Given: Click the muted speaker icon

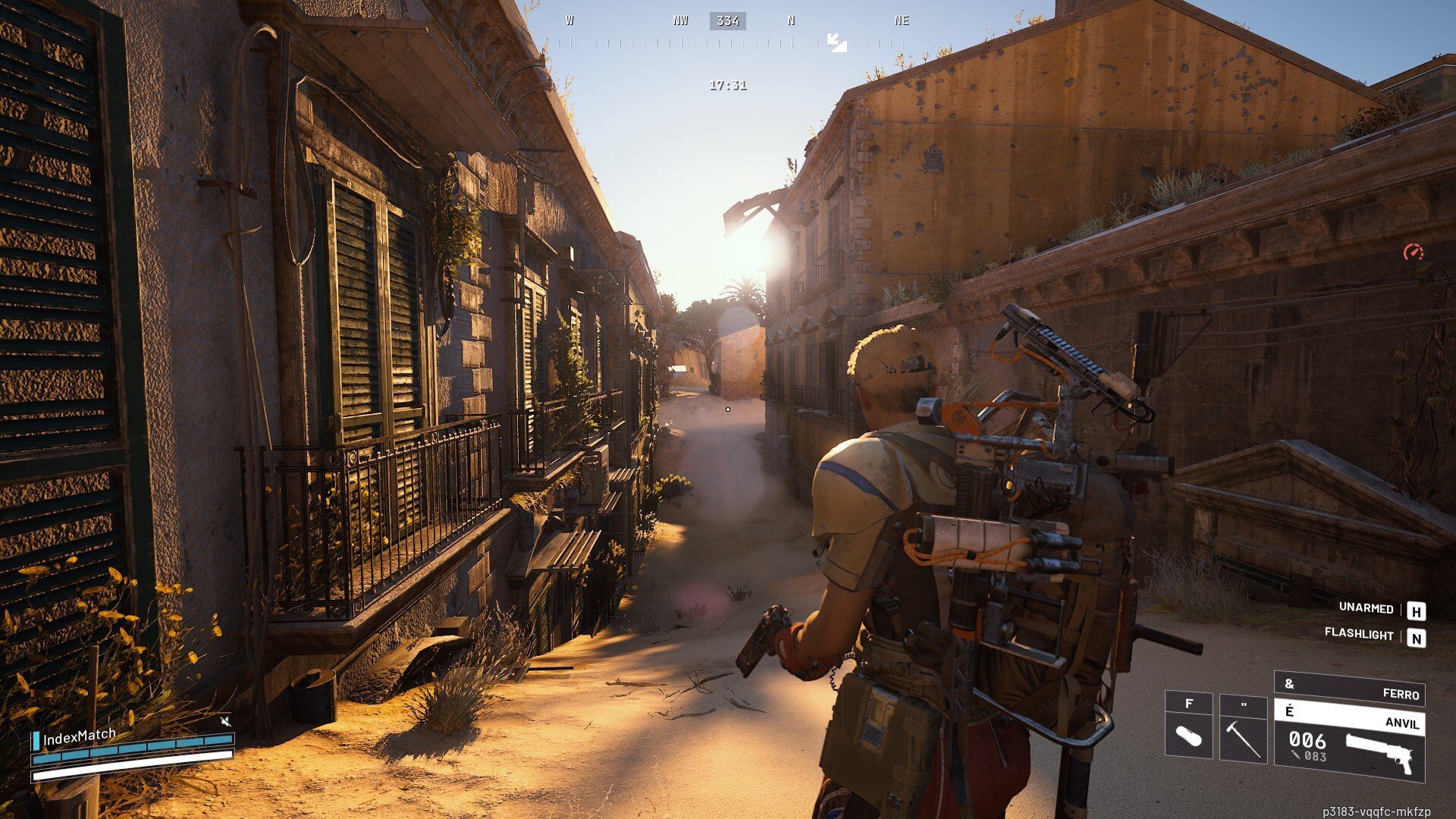Looking at the screenshot, I should [225, 720].
